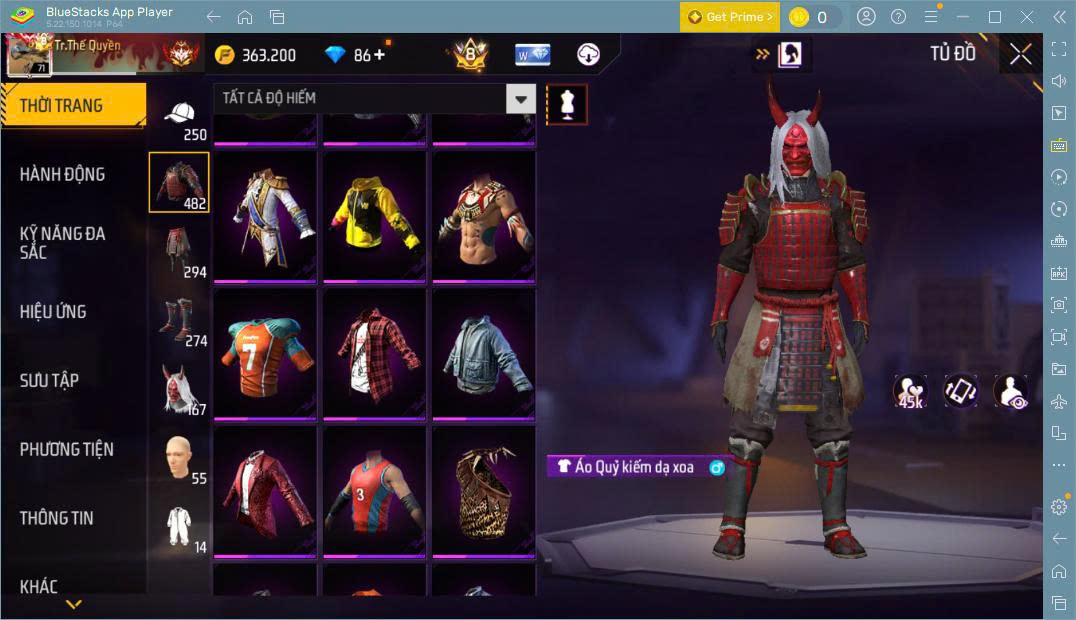
Task: Add diamonds with the plus button
Action: (379, 55)
